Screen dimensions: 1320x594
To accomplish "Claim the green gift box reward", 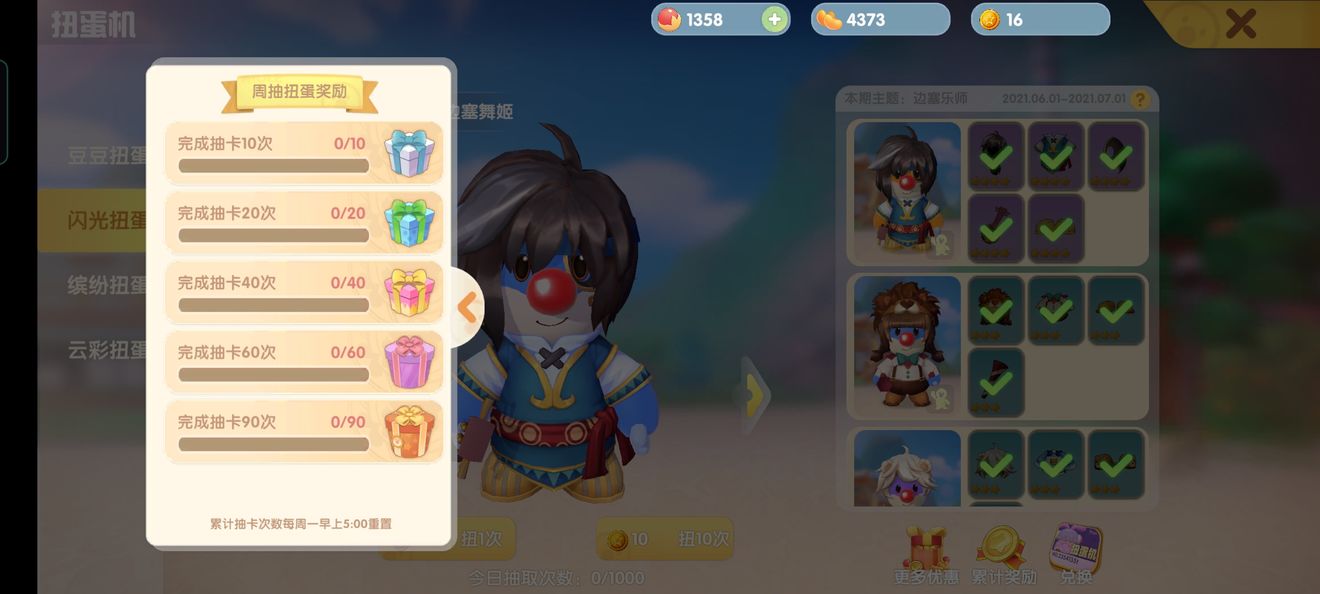I will 409,223.
